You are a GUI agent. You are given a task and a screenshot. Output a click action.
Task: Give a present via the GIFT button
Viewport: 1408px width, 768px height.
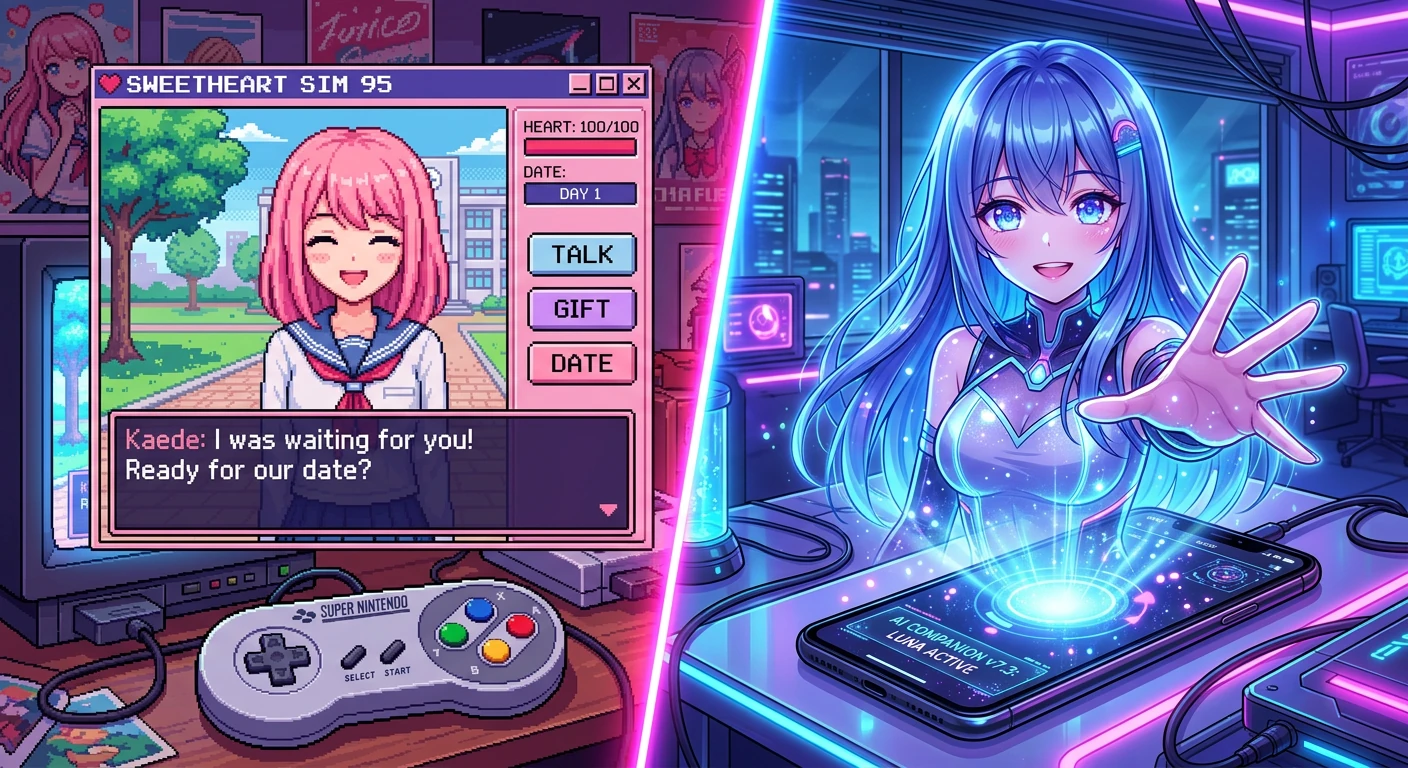(x=581, y=309)
